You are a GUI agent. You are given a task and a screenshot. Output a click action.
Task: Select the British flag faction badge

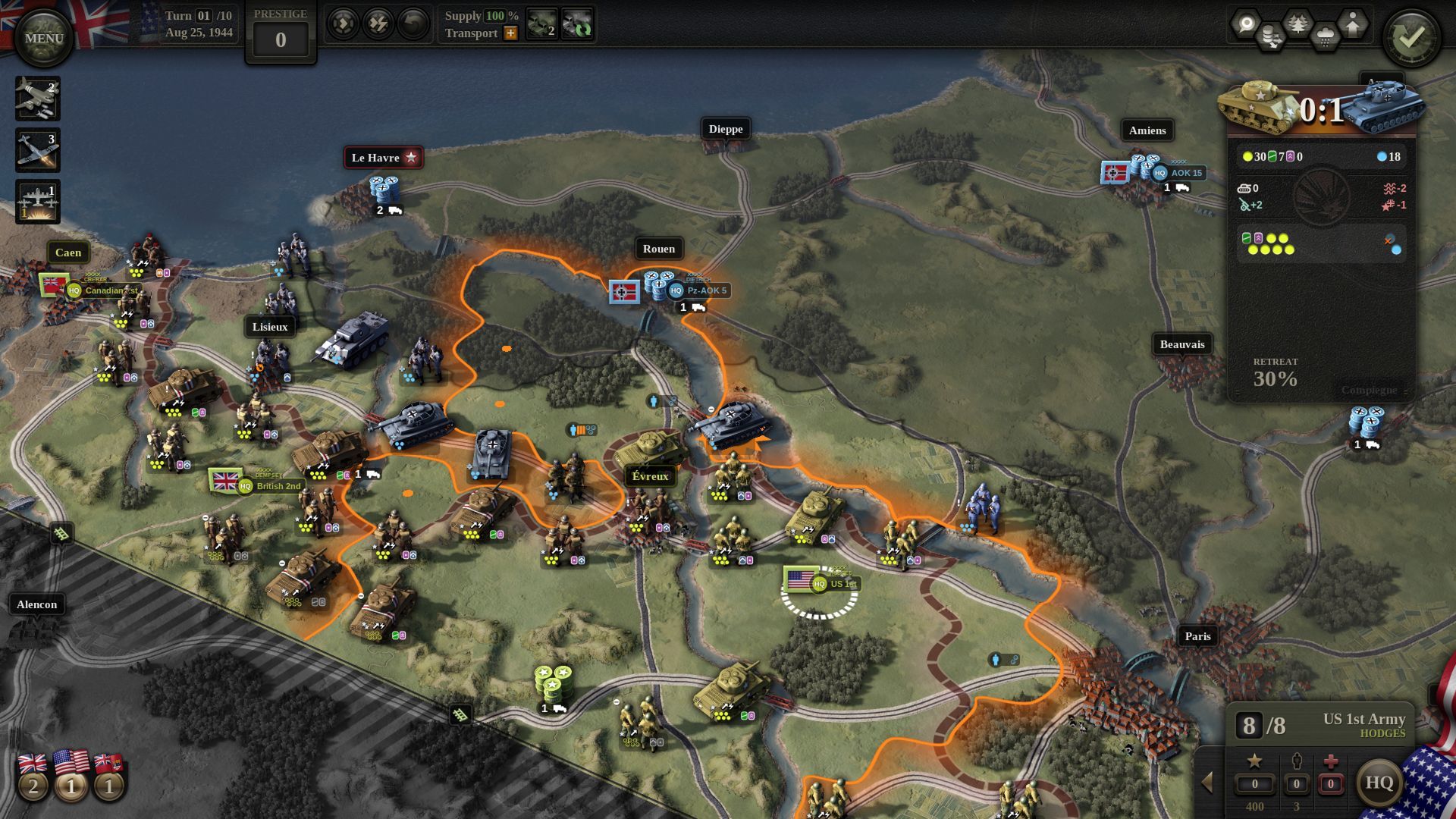[x=33, y=777]
